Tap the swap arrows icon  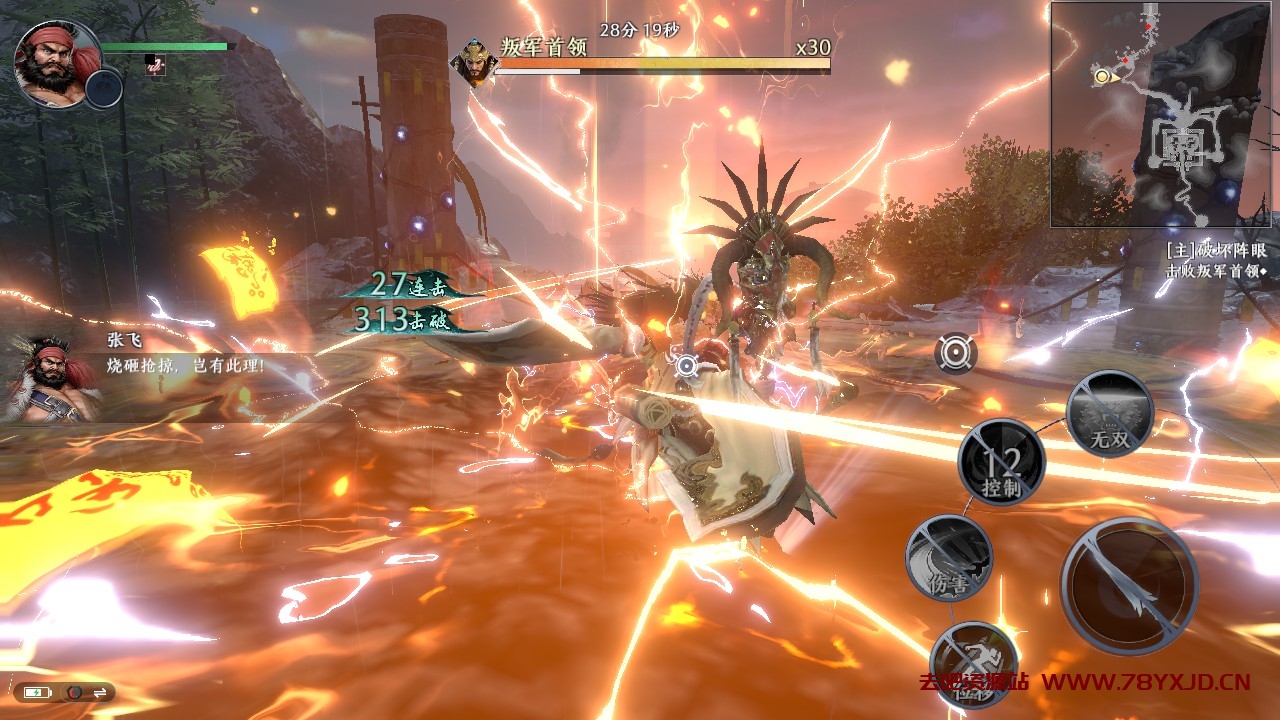coord(100,692)
